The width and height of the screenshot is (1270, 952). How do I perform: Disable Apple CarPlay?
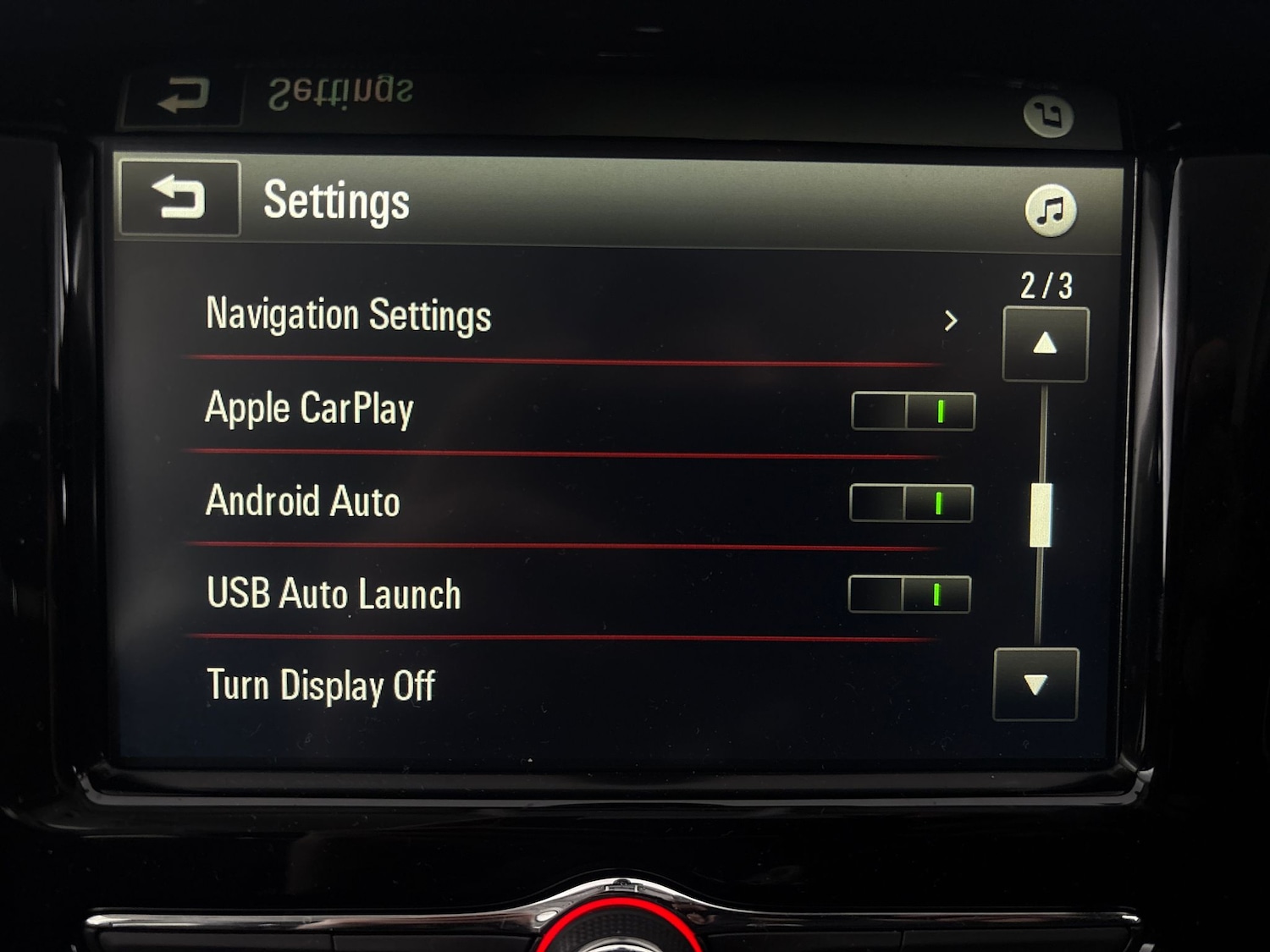pyautogui.click(x=912, y=410)
